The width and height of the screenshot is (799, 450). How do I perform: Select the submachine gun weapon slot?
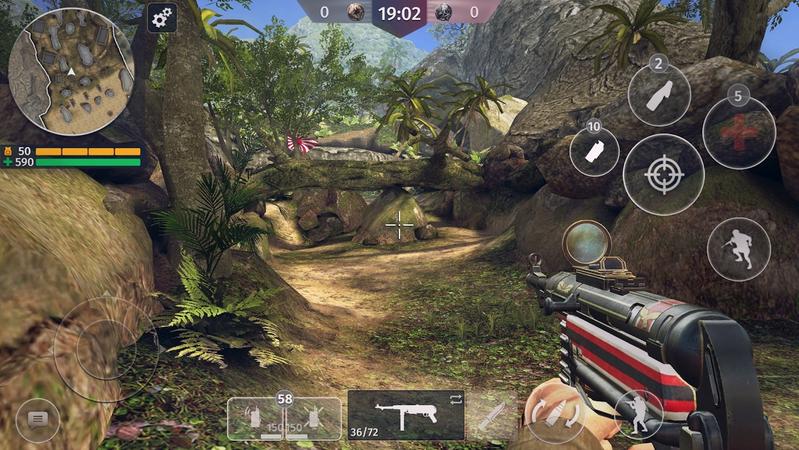coord(405,415)
